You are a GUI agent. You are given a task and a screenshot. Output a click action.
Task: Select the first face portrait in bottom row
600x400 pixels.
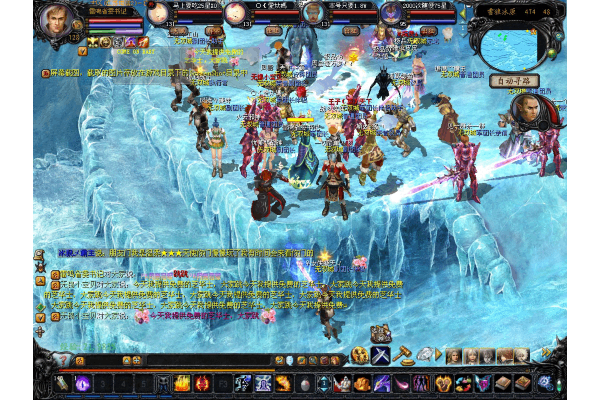click(453, 355)
